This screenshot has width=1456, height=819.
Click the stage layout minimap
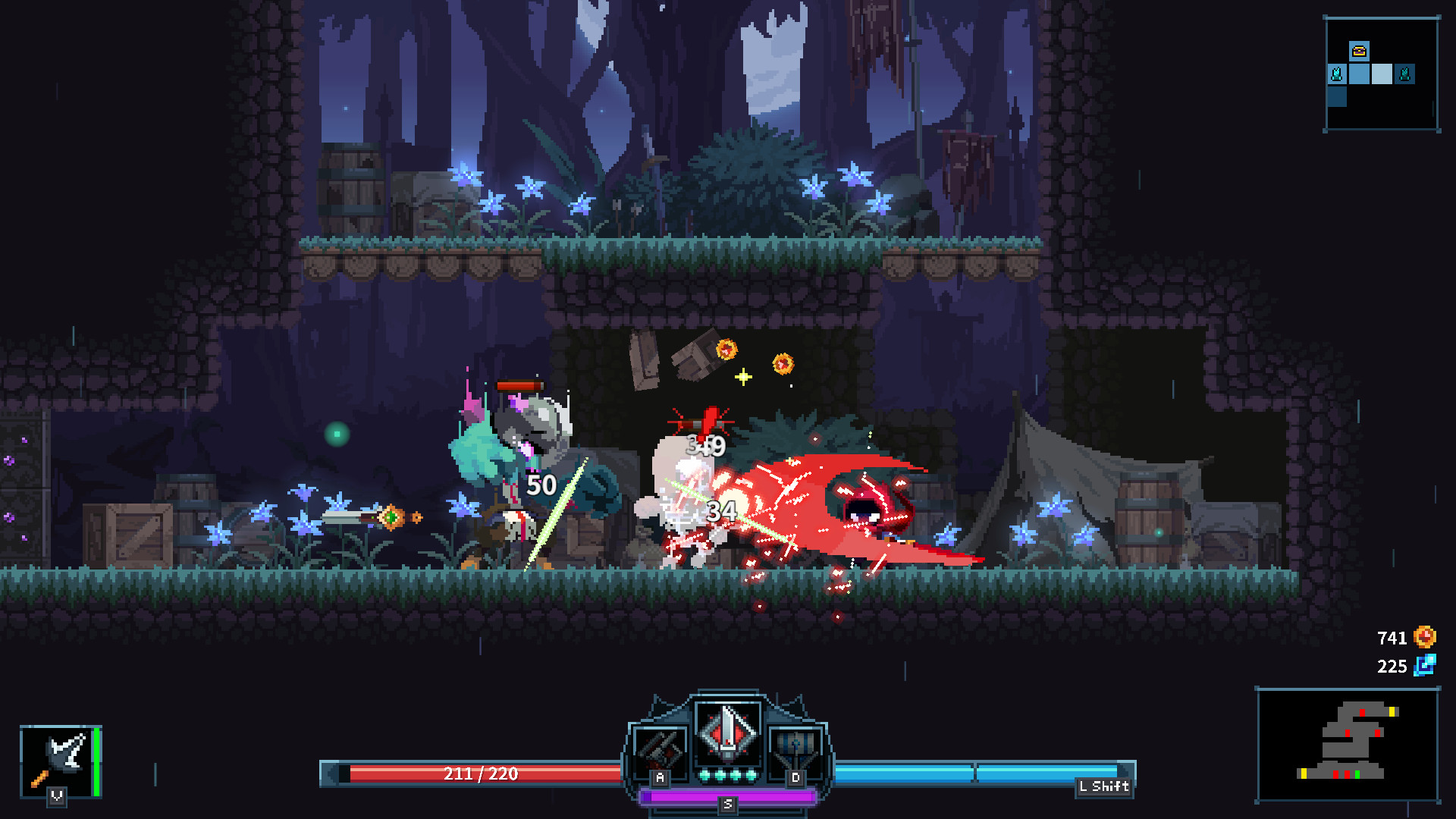tap(1348, 744)
